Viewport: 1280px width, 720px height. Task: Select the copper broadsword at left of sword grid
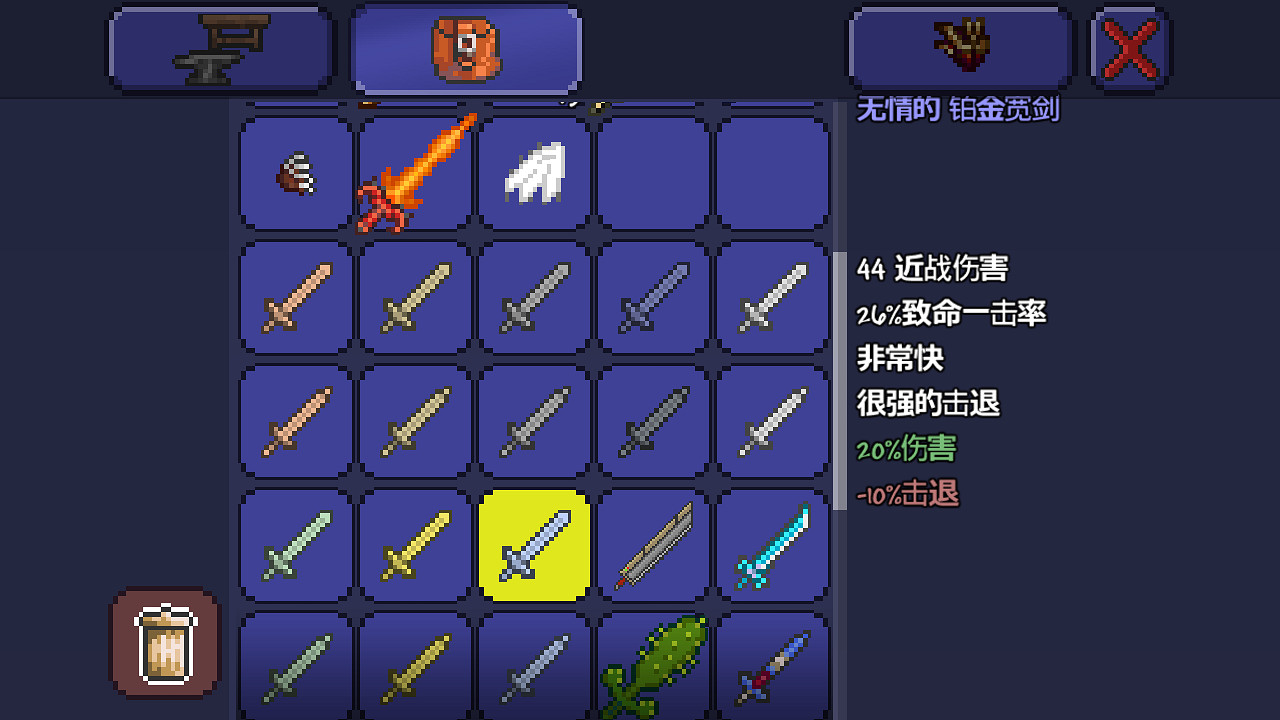[295, 297]
